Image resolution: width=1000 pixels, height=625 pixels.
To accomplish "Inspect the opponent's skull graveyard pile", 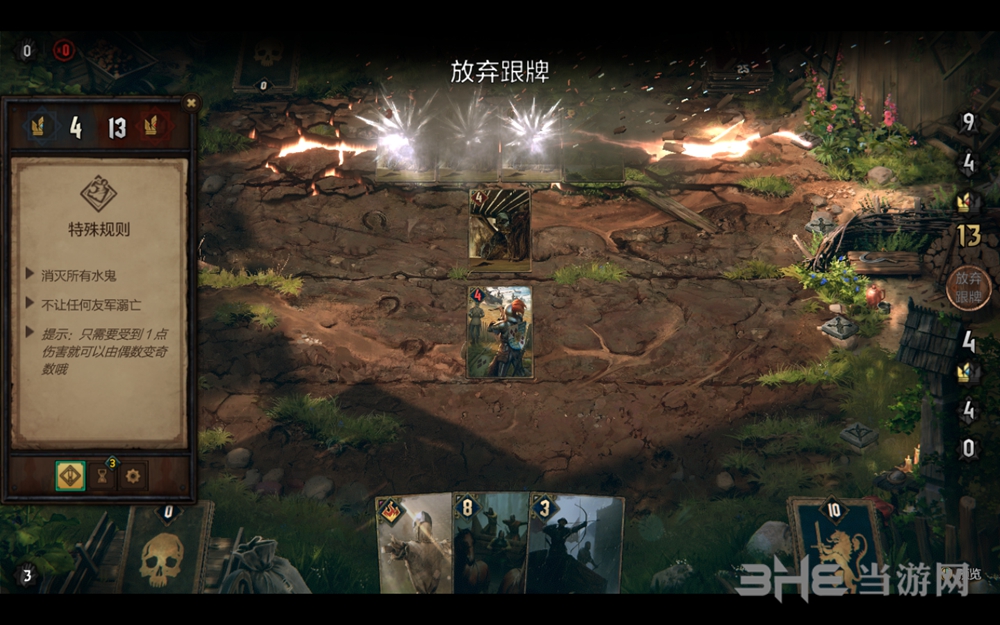I will [266, 62].
